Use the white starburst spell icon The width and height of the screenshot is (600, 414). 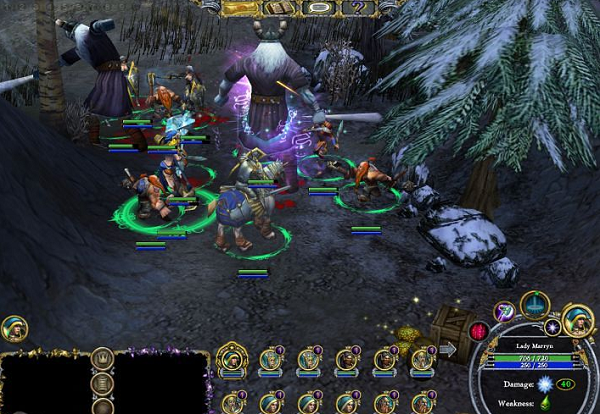tap(552, 327)
